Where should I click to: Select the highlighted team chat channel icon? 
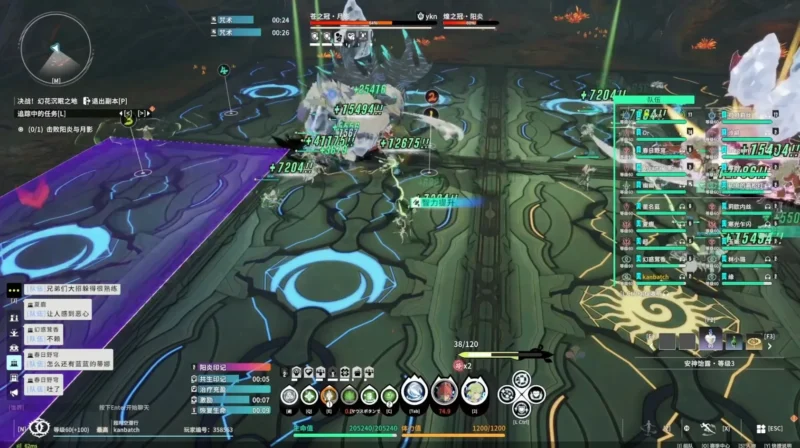coord(15,362)
